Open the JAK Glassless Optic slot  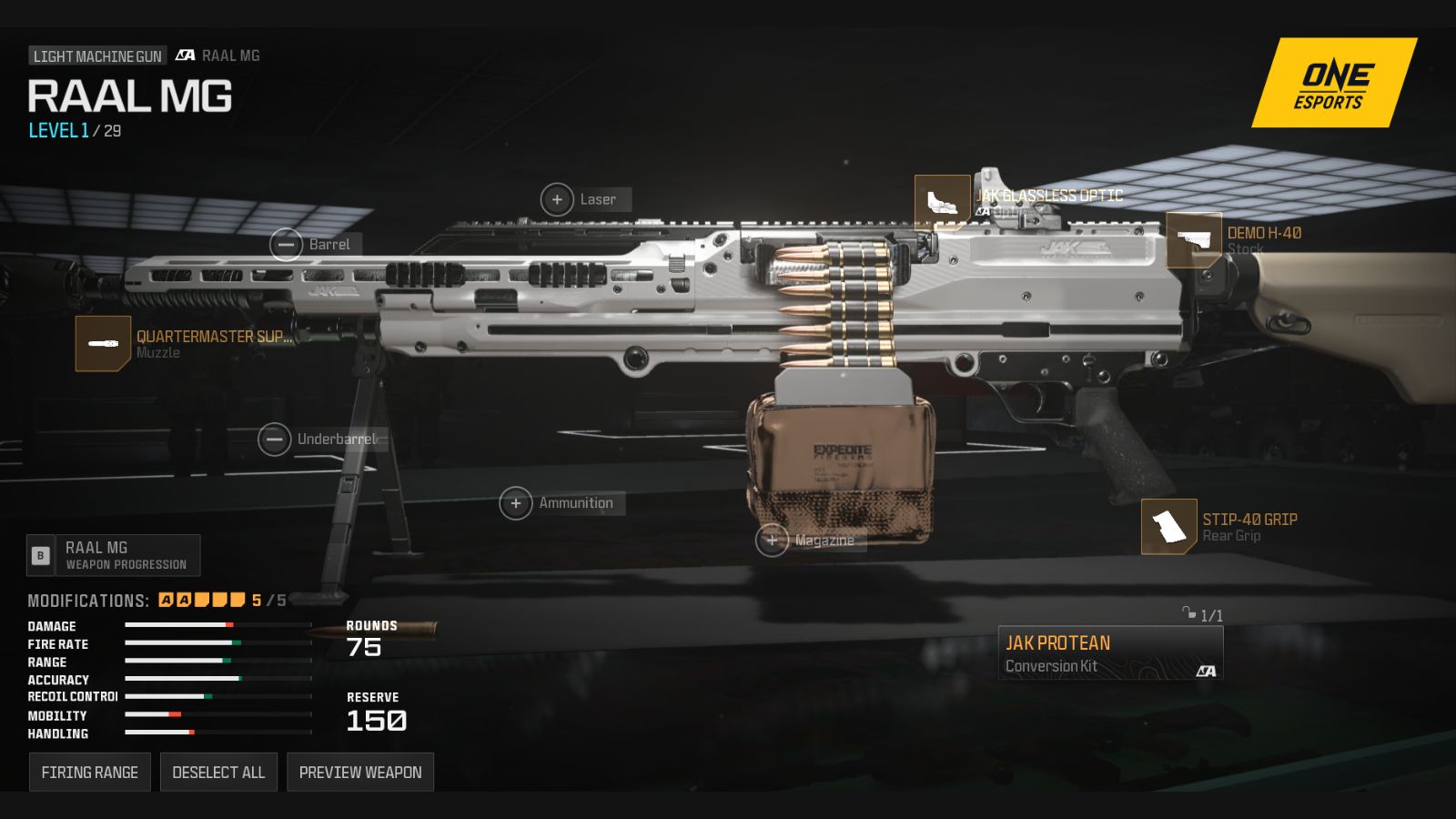[942, 202]
